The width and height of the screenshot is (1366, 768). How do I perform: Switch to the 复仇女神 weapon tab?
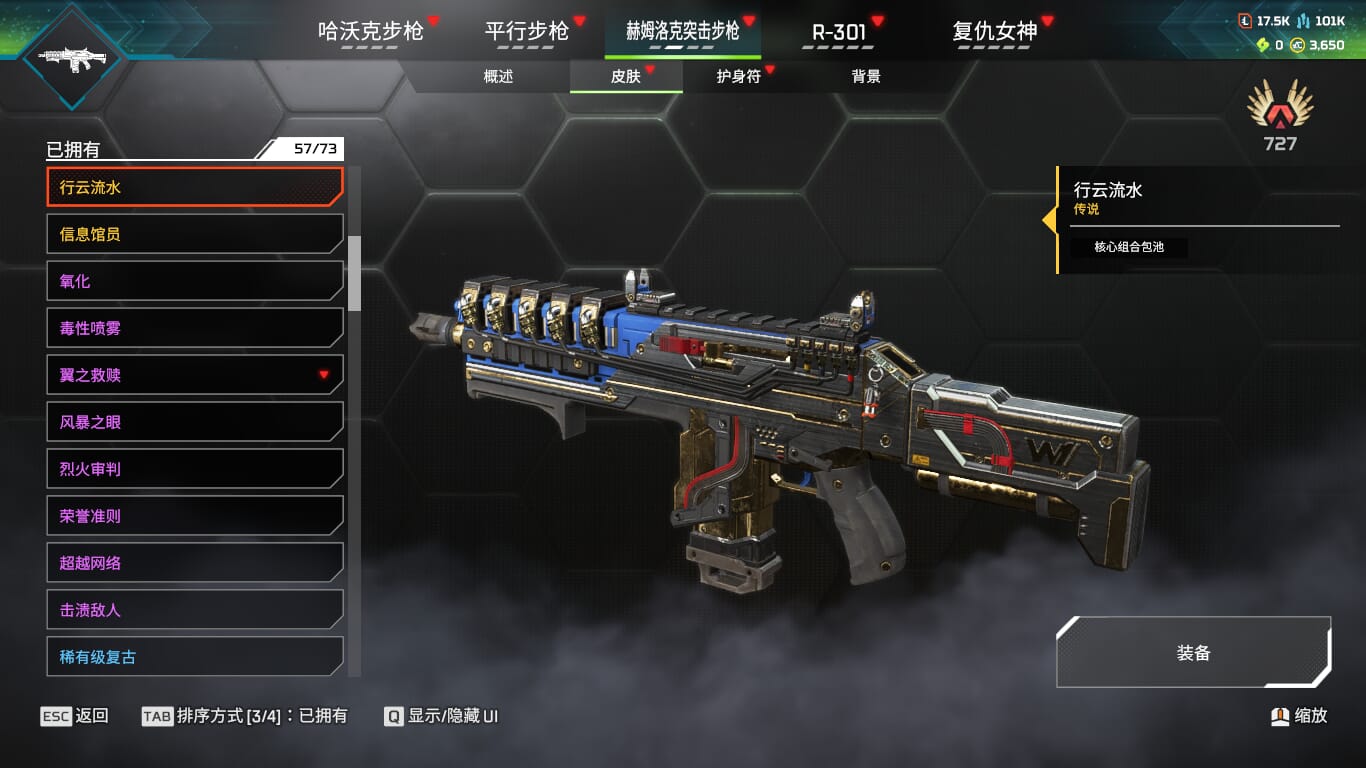tap(995, 31)
